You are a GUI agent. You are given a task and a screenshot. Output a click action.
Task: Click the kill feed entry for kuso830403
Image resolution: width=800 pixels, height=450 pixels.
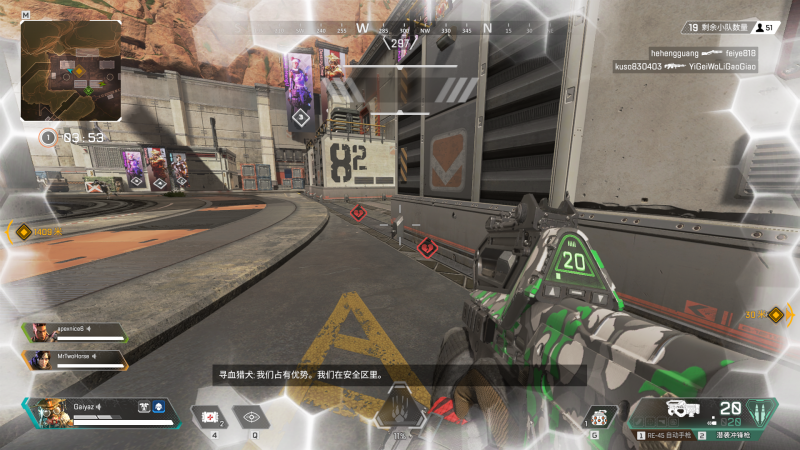[685, 66]
